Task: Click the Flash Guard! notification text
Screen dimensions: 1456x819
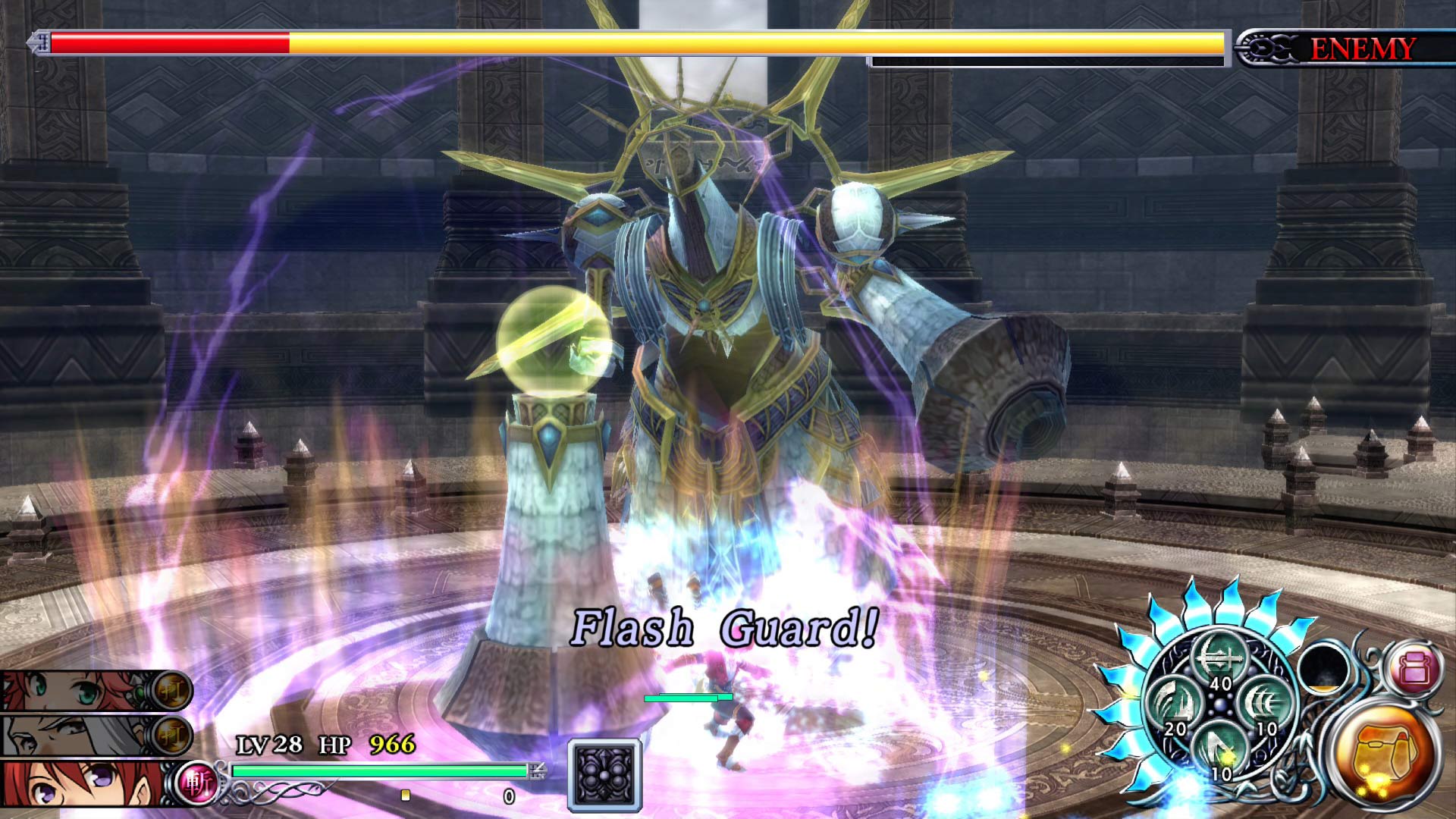Action: tap(726, 627)
